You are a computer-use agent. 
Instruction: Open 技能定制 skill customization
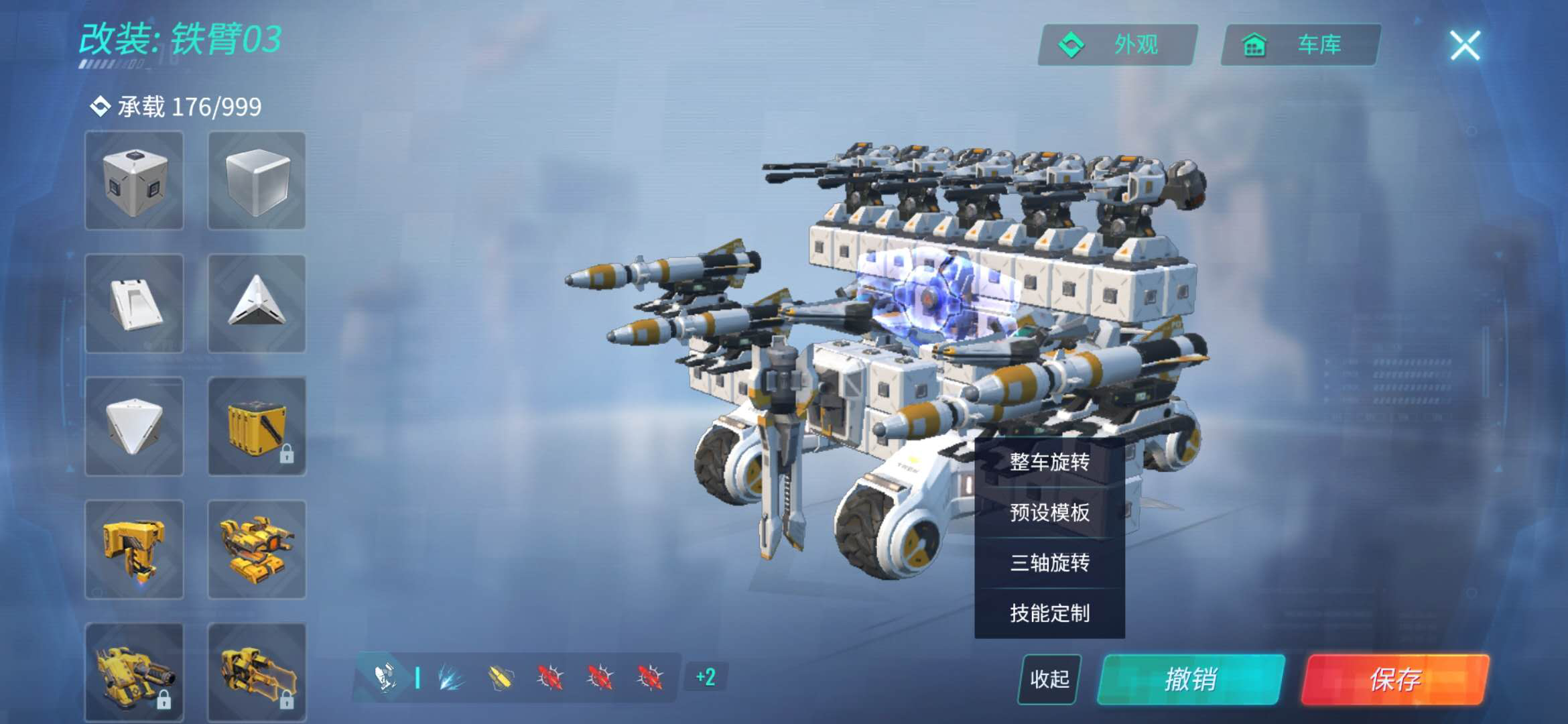pyautogui.click(x=1049, y=613)
